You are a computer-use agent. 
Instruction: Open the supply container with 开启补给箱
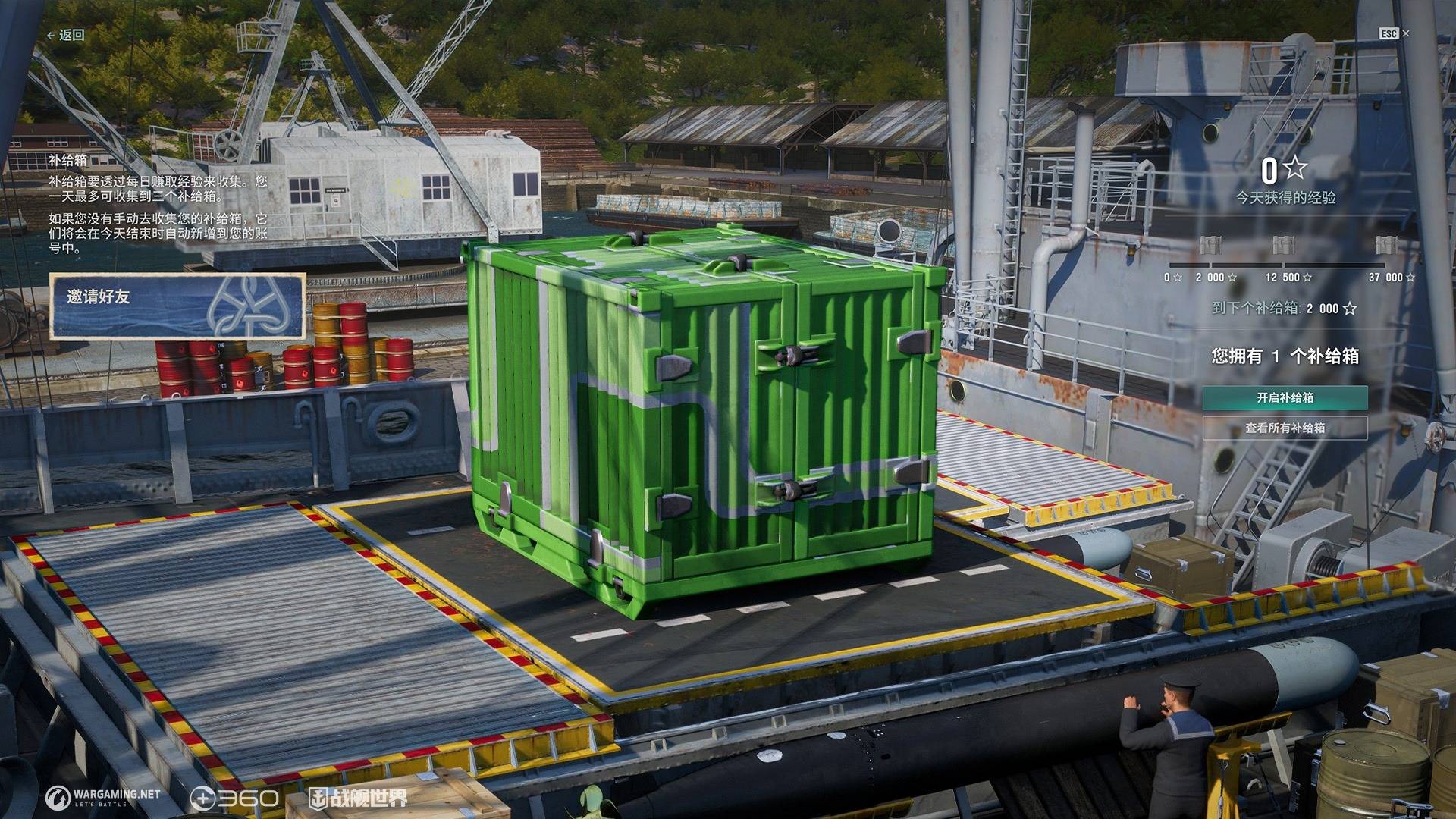tap(1285, 397)
